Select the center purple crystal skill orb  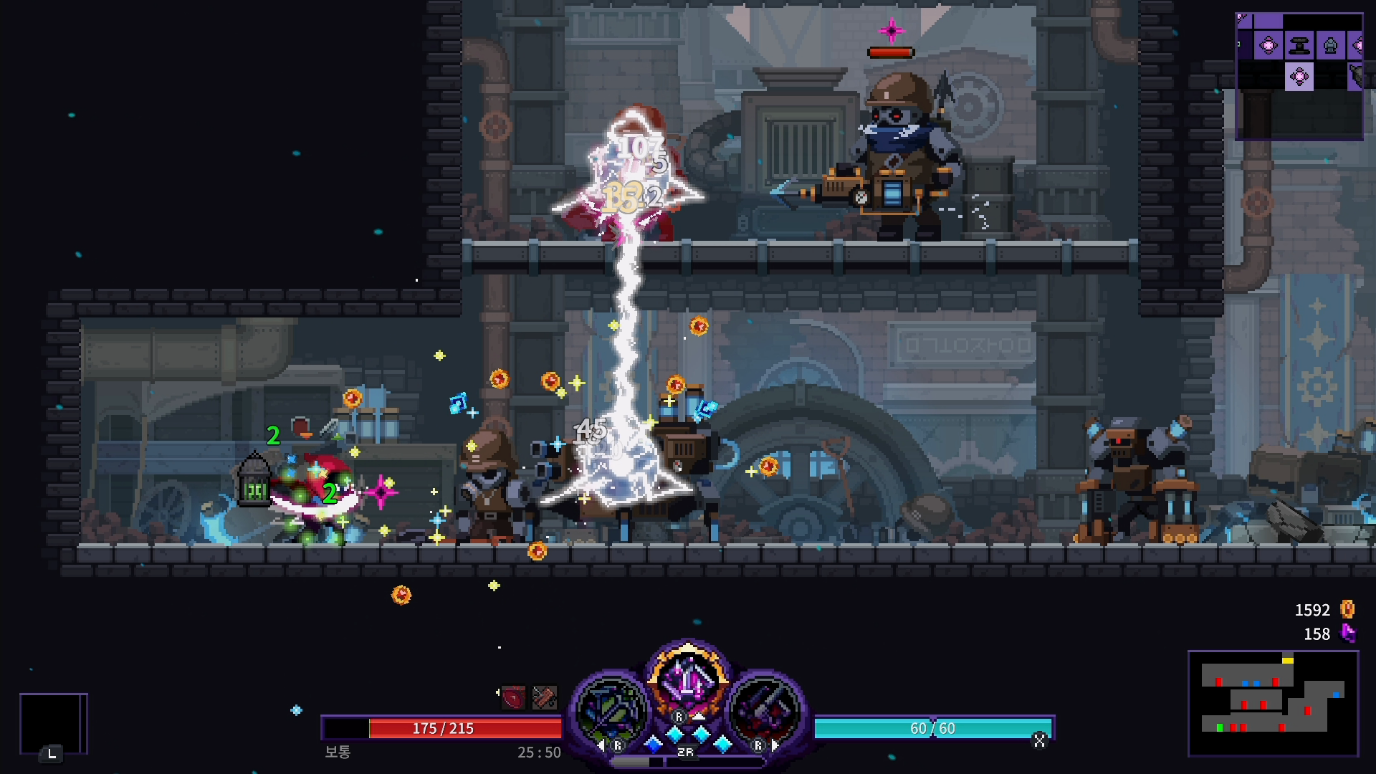(x=687, y=682)
